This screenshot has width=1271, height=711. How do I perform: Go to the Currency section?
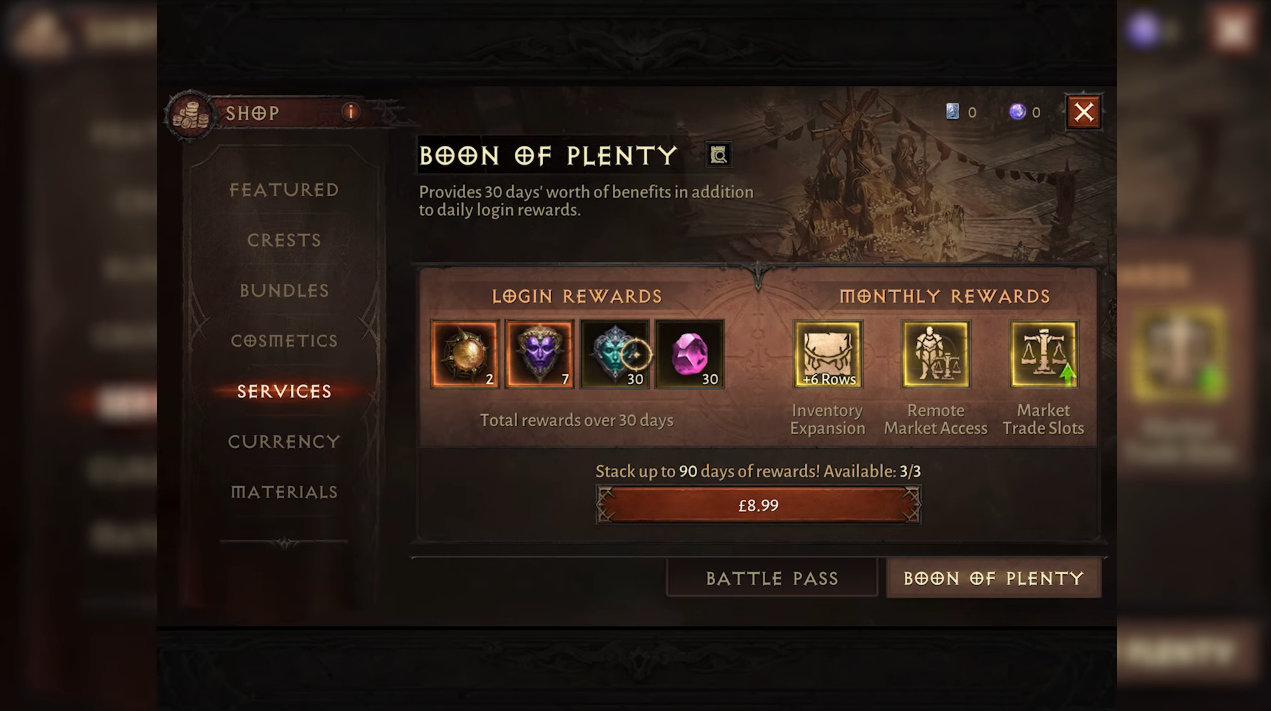284,442
